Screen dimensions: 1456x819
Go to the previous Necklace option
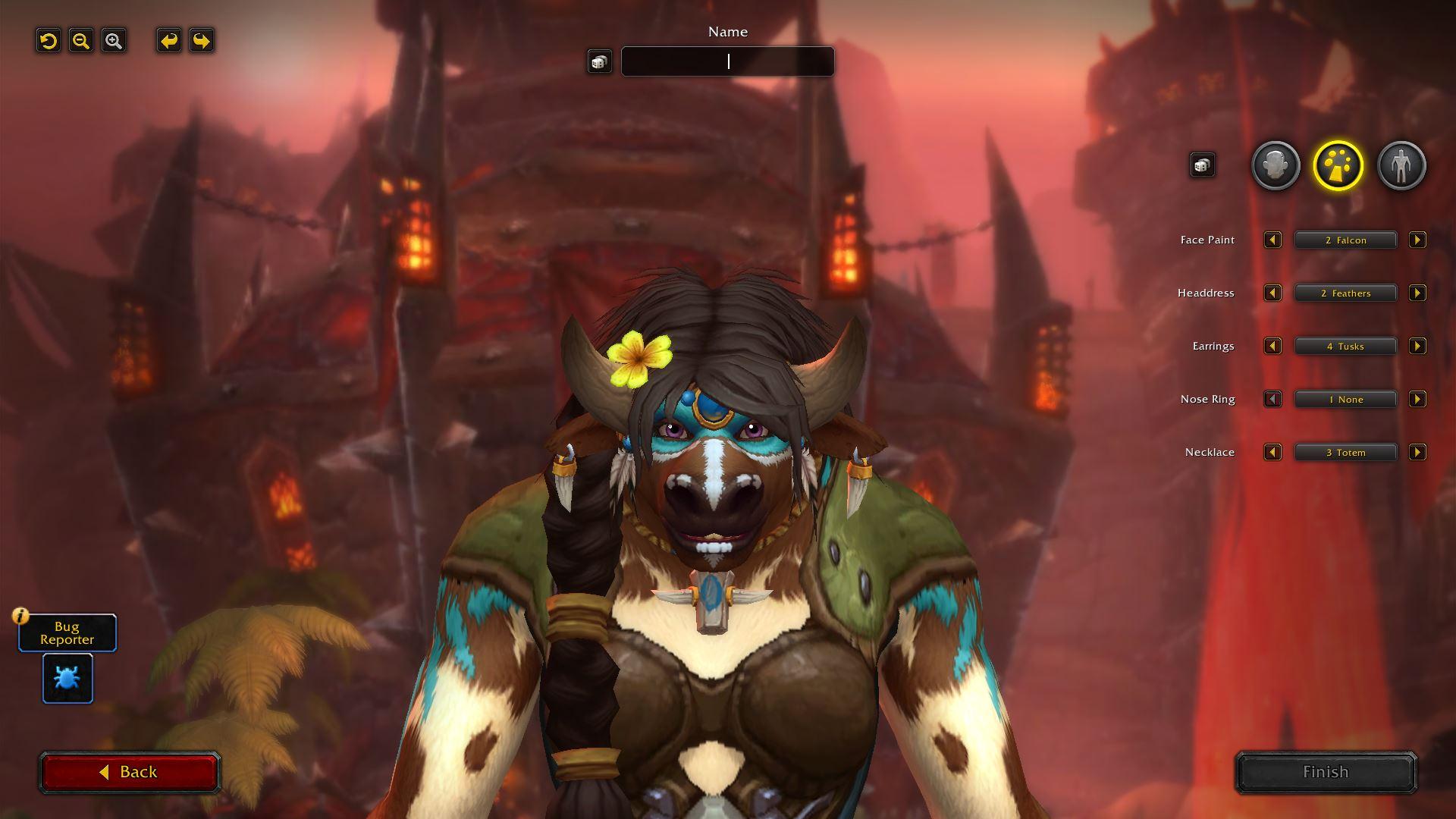coord(1272,453)
